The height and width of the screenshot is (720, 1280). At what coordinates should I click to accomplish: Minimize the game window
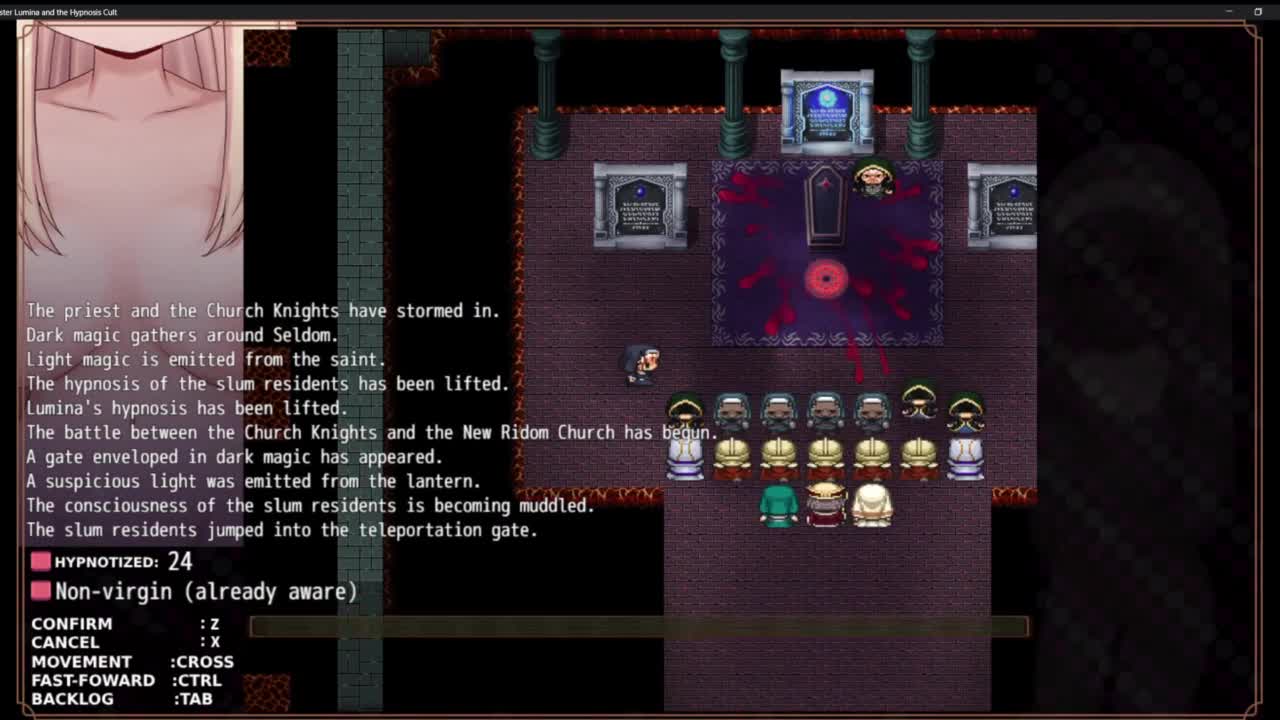1229,11
